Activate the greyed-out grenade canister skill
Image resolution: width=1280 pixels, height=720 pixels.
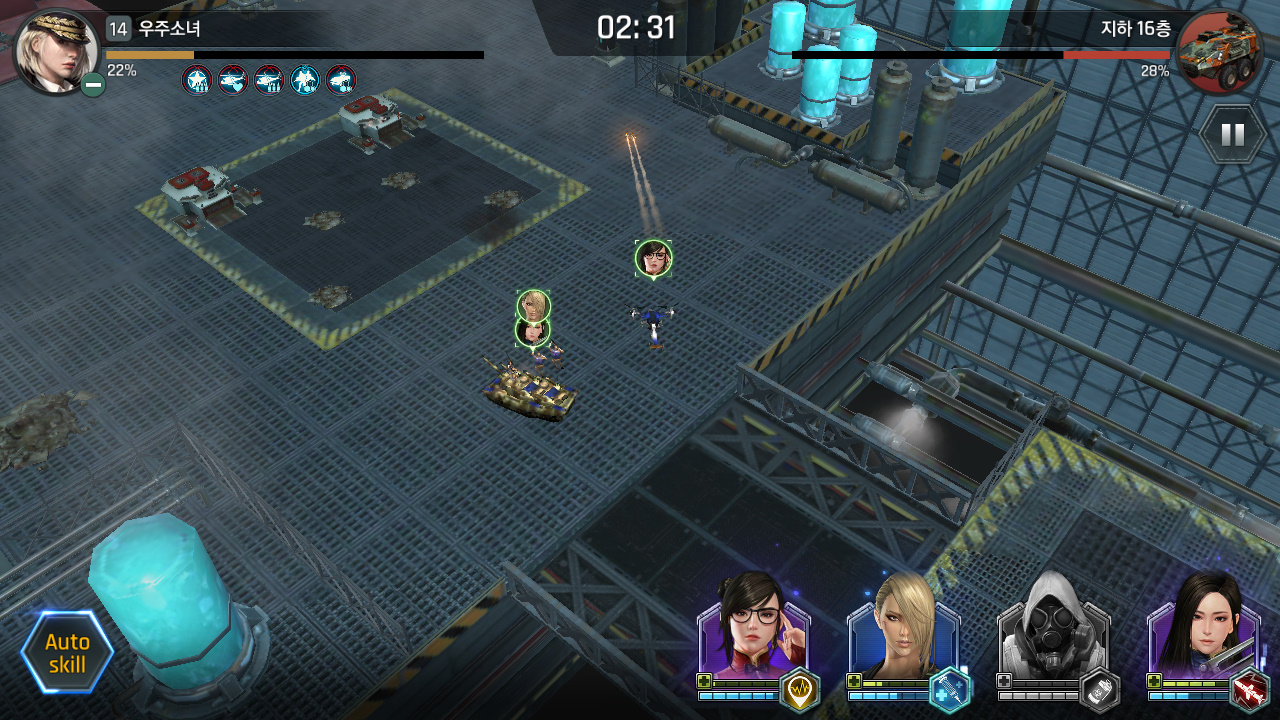tap(1099, 690)
